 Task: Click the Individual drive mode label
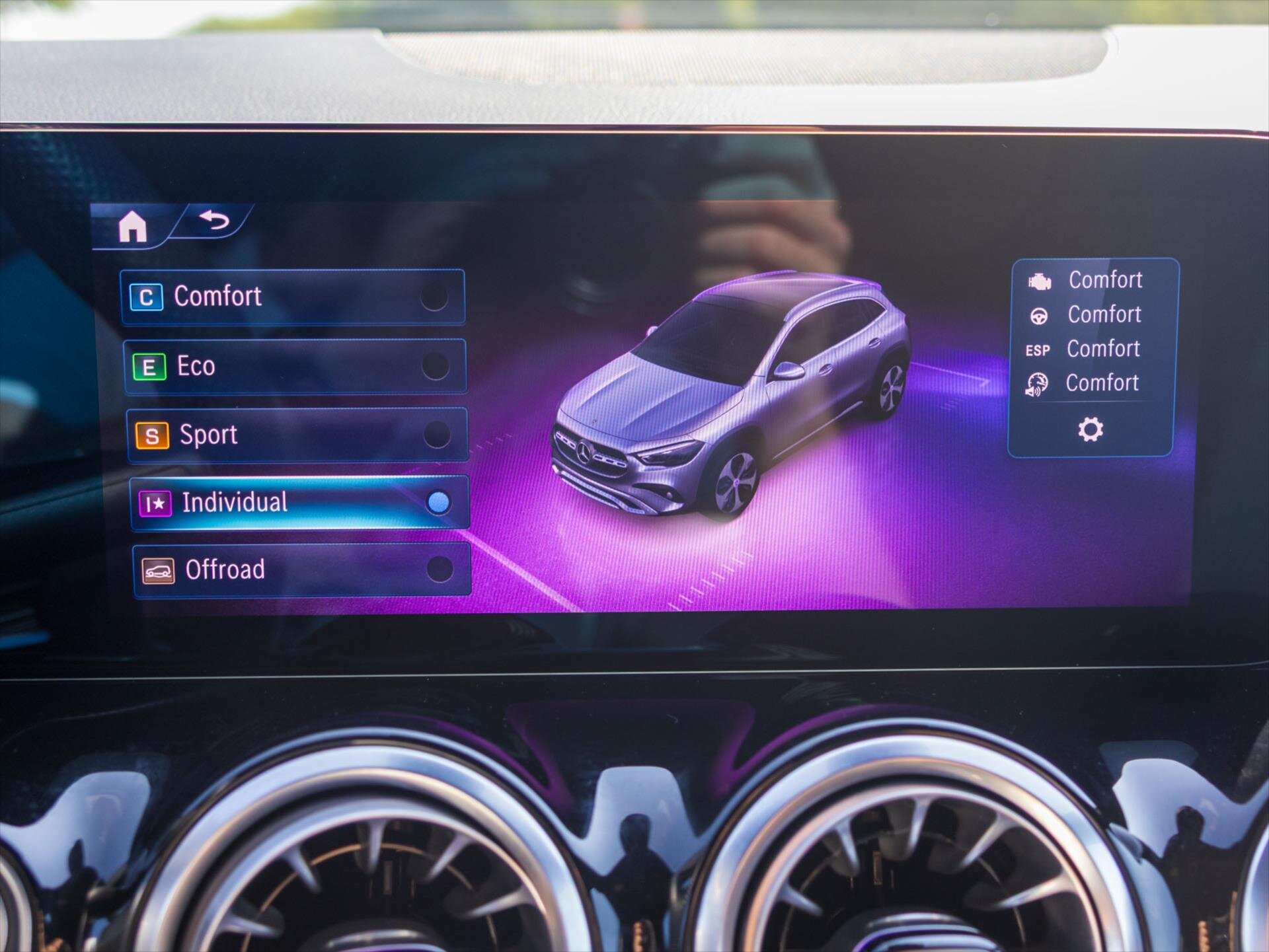pos(235,503)
